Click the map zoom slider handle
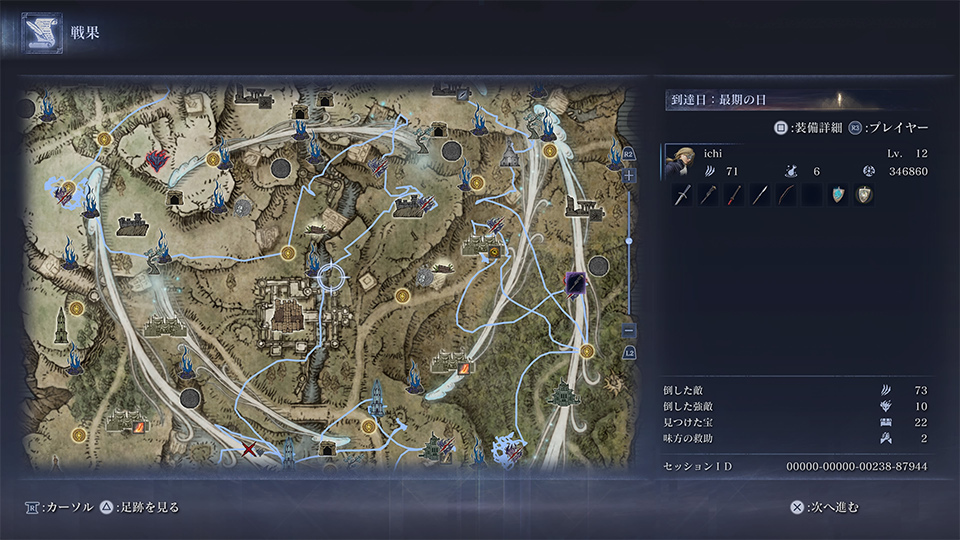Viewport: 960px width, 540px height. click(629, 241)
